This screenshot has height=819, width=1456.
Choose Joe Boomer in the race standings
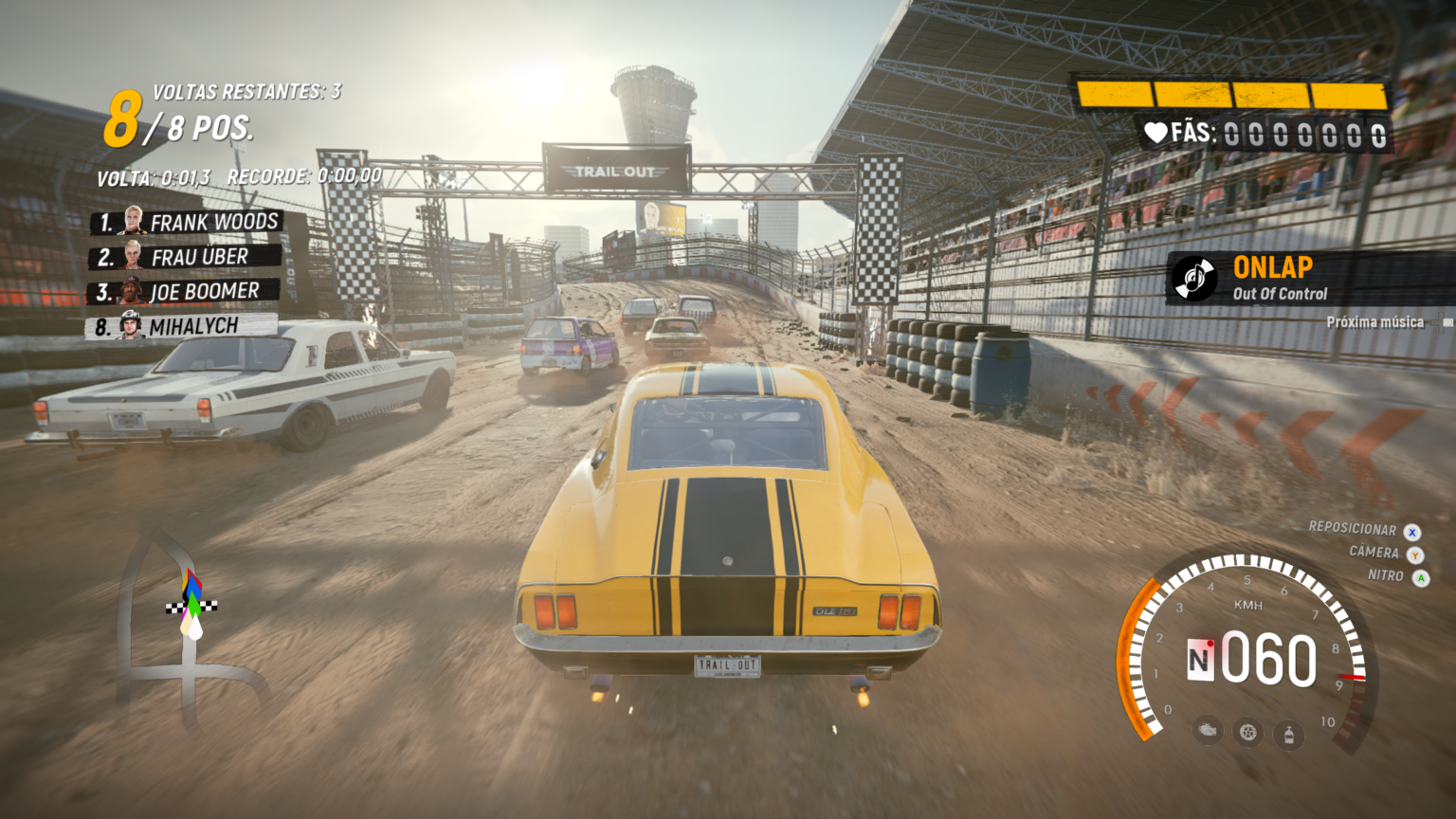point(185,291)
